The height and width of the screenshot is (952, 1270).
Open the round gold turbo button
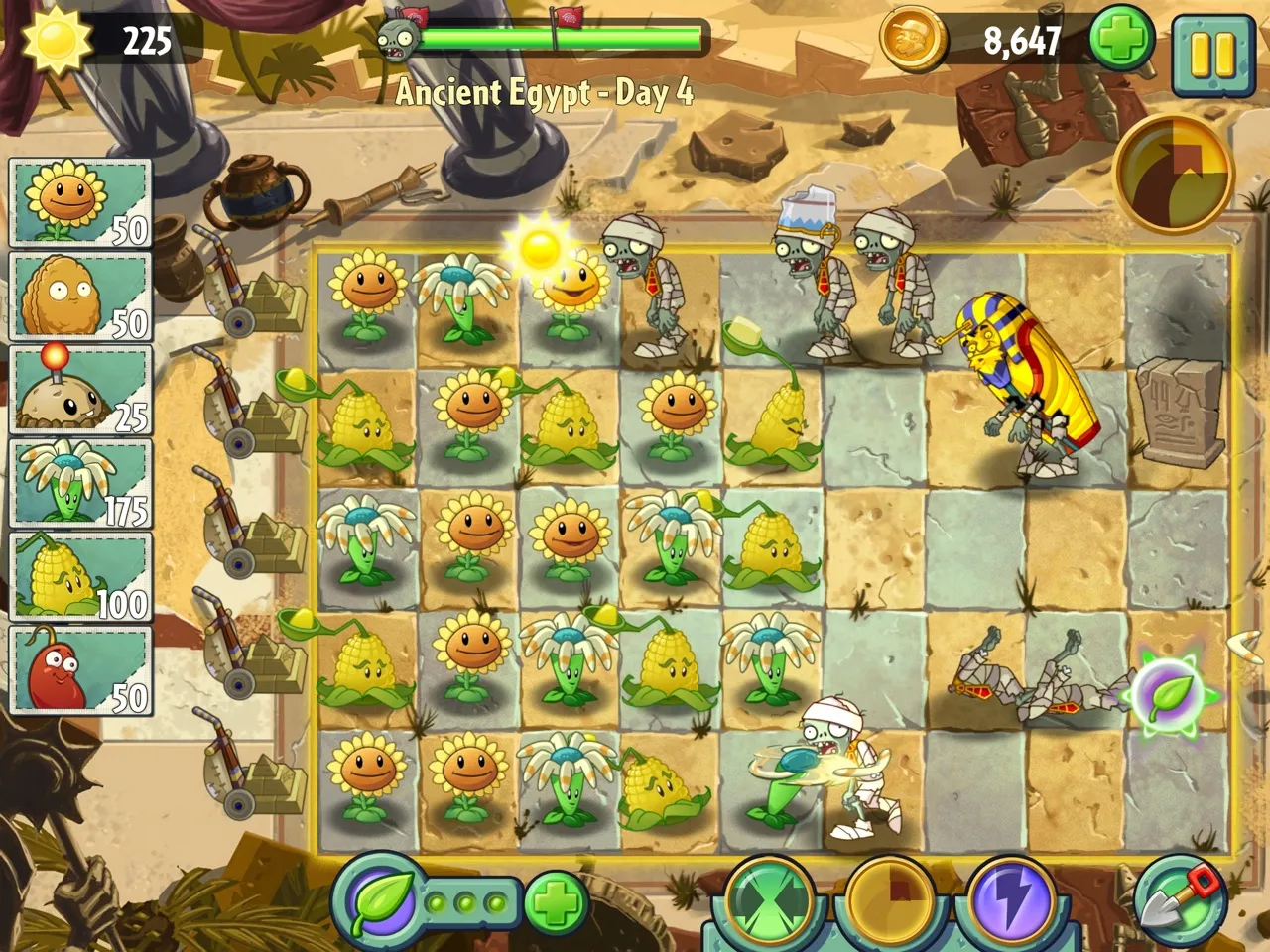tap(1173, 171)
